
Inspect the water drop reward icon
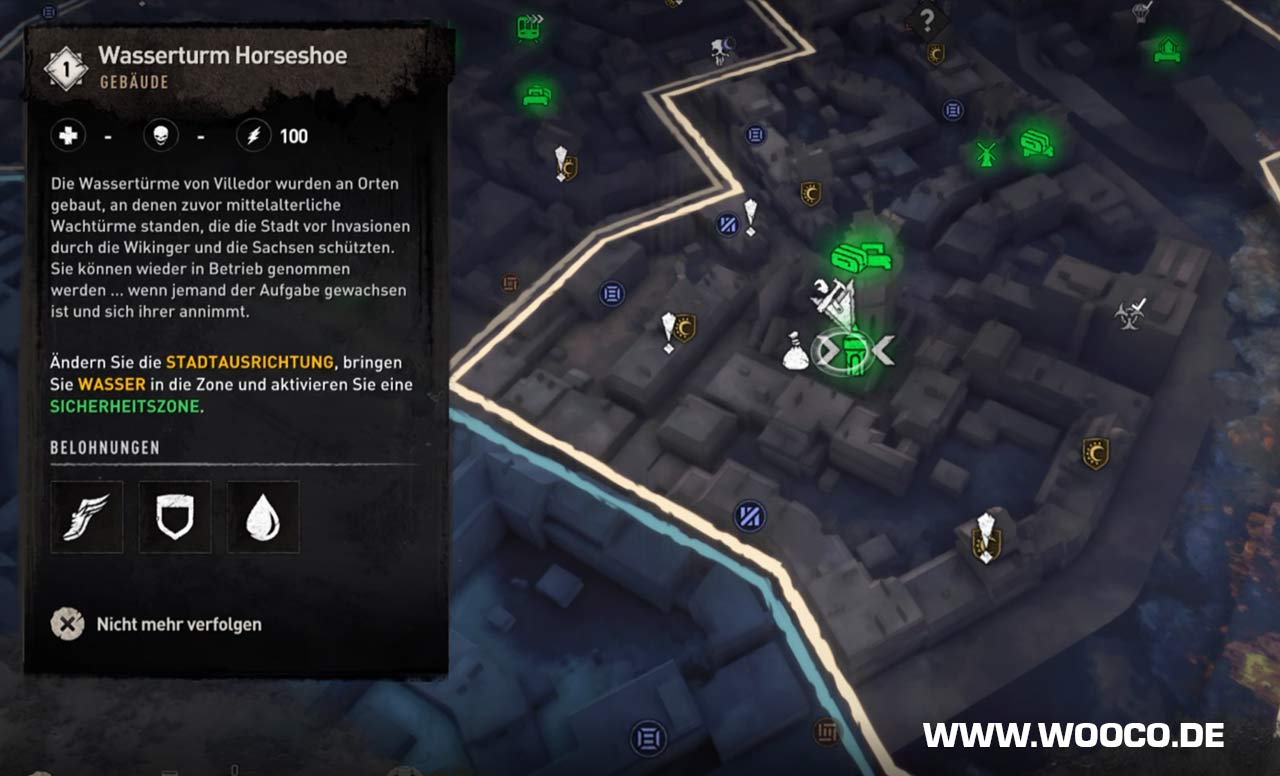263,517
